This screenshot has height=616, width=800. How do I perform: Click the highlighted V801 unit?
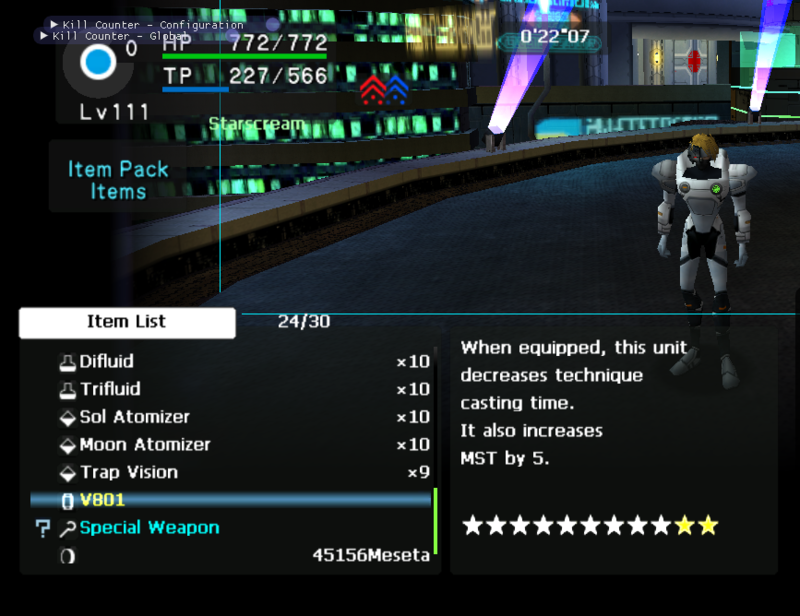point(102,500)
